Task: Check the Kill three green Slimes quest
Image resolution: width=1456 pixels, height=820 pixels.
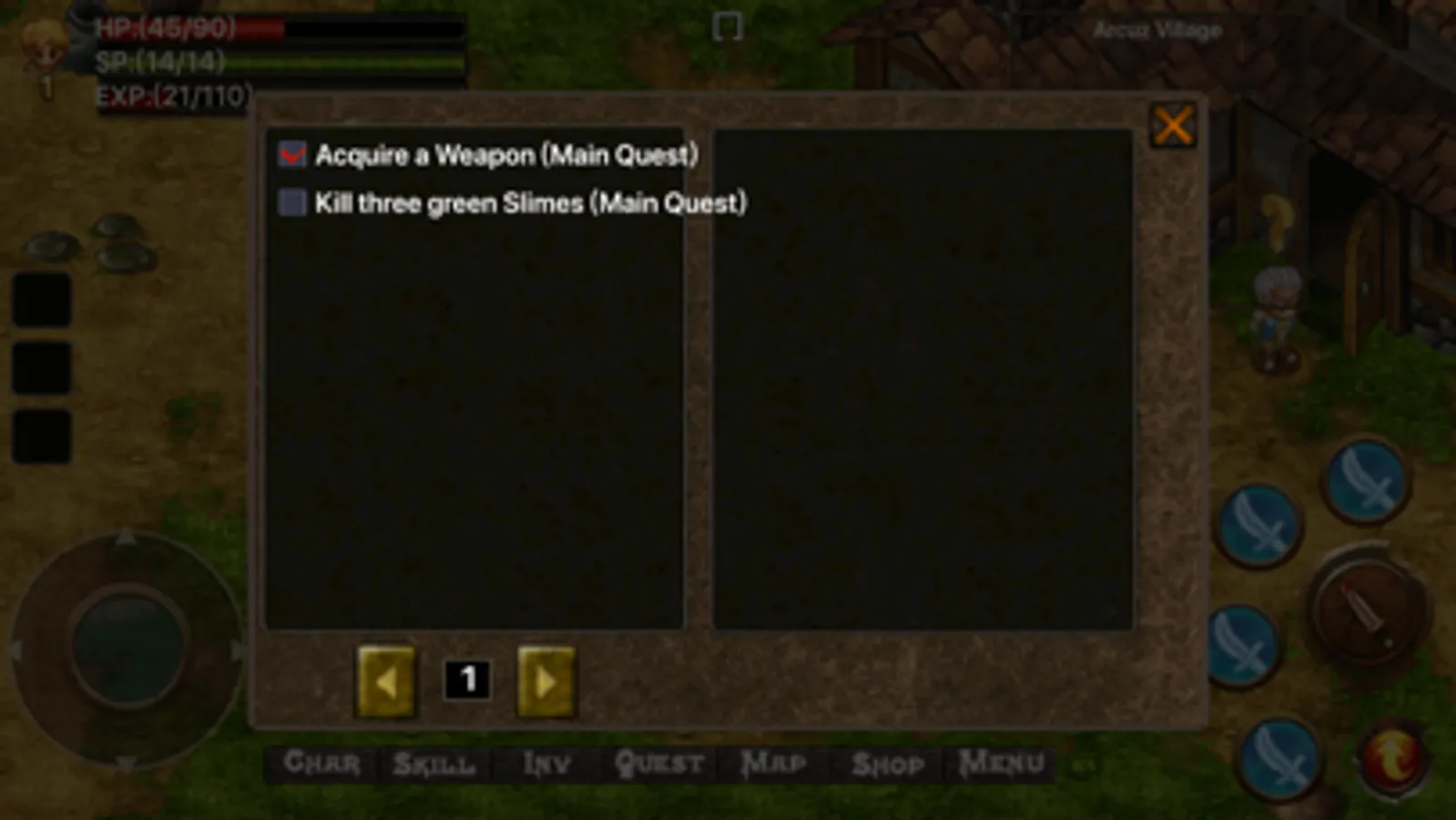Action: 290,202
